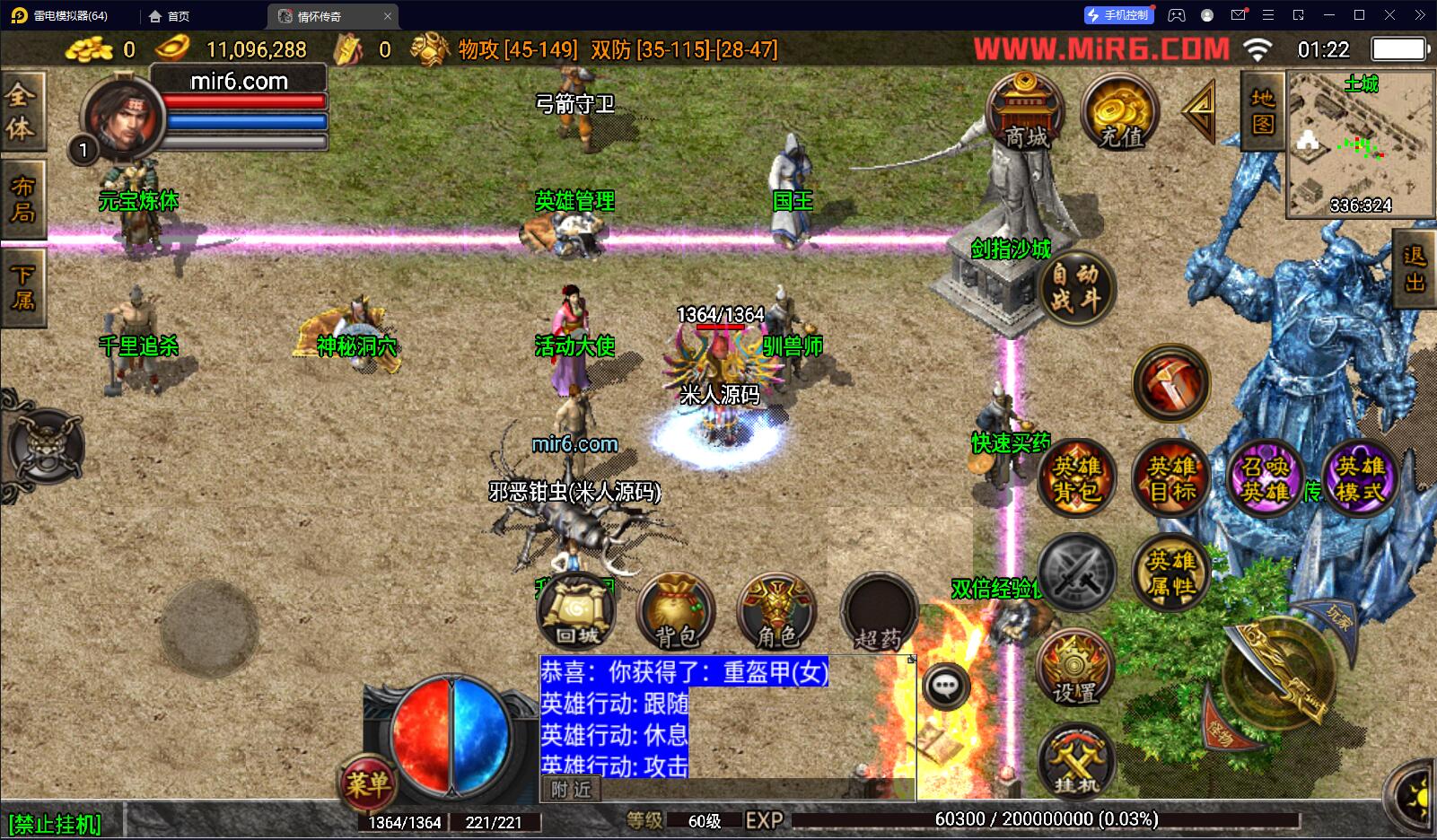Open the 英雄背包 hero bag
The image size is (1437, 840).
click(1076, 478)
